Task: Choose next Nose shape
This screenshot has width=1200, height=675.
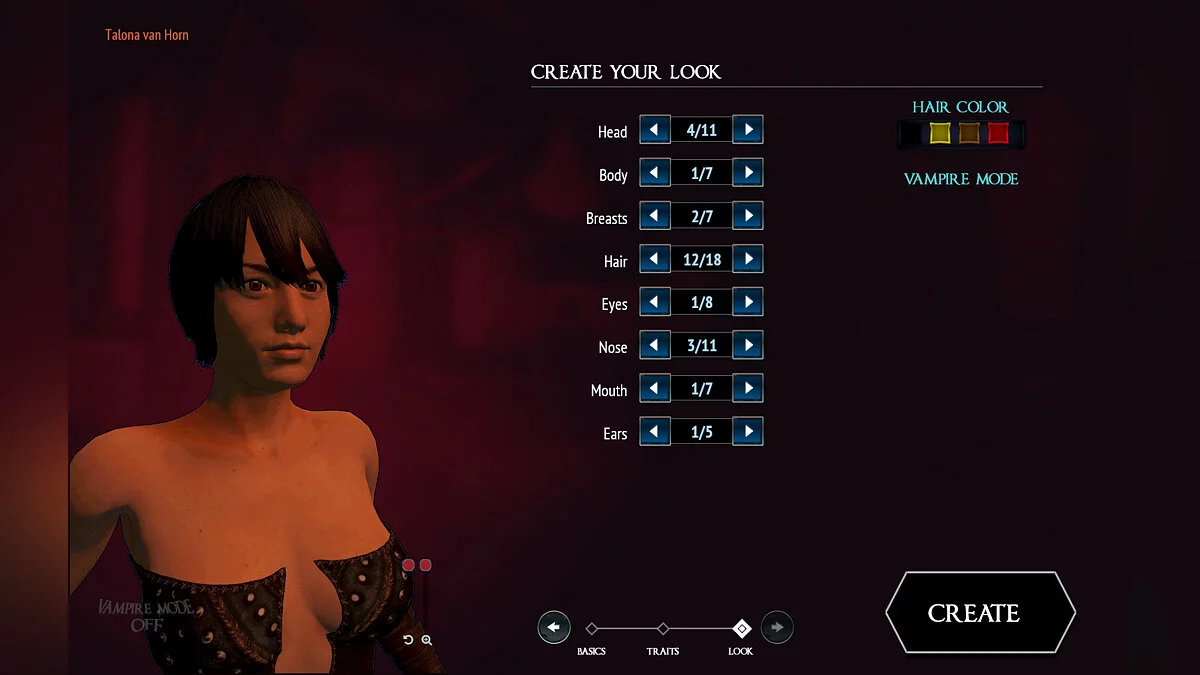Action: (748, 345)
